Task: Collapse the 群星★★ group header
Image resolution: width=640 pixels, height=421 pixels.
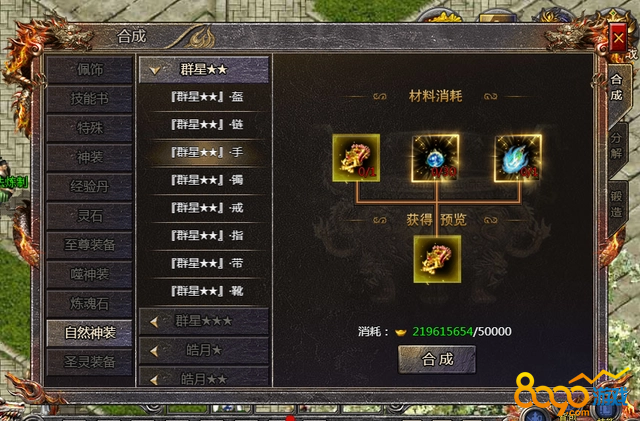Action: tap(203, 70)
